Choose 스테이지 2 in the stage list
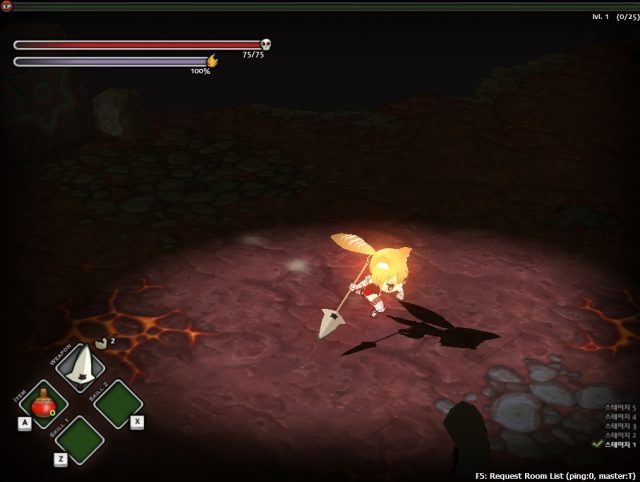 [618, 435]
